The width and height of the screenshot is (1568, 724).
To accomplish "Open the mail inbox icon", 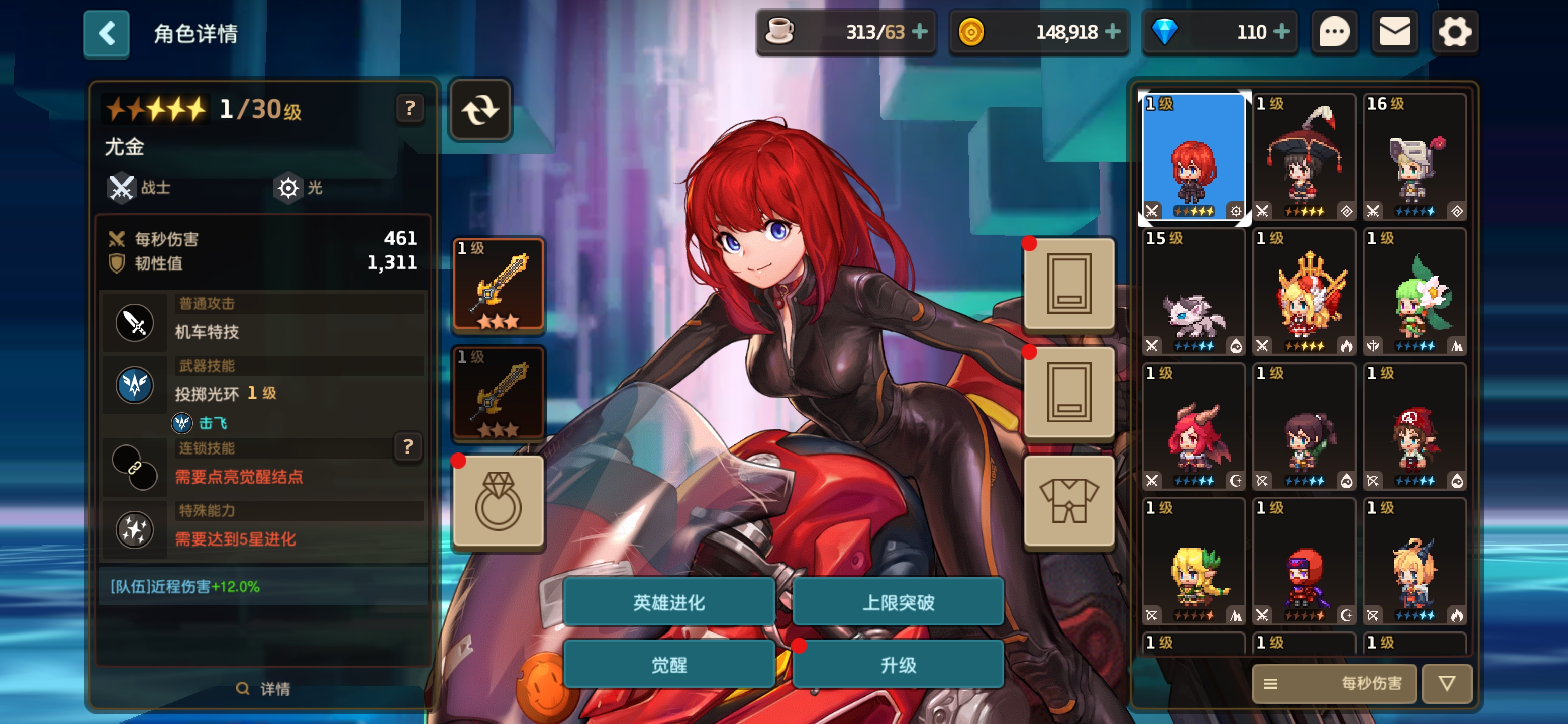I will pyautogui.click(x=1395, y=33).
